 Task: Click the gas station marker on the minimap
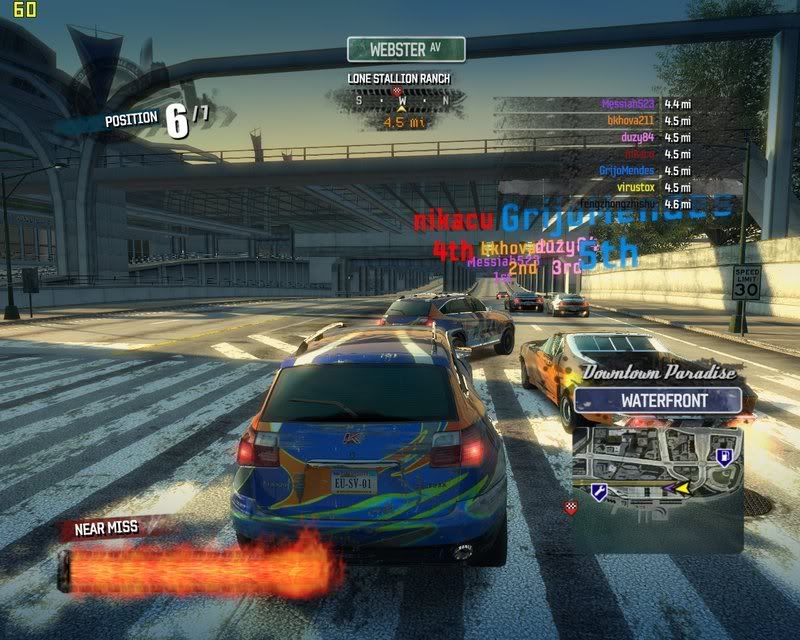tap(723, 457)
